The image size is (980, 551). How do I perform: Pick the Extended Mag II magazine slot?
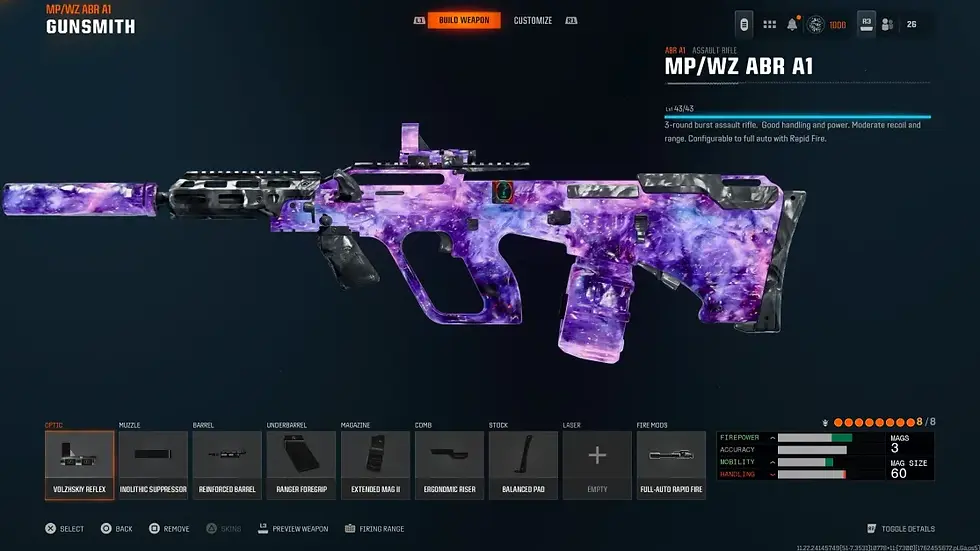375,465
